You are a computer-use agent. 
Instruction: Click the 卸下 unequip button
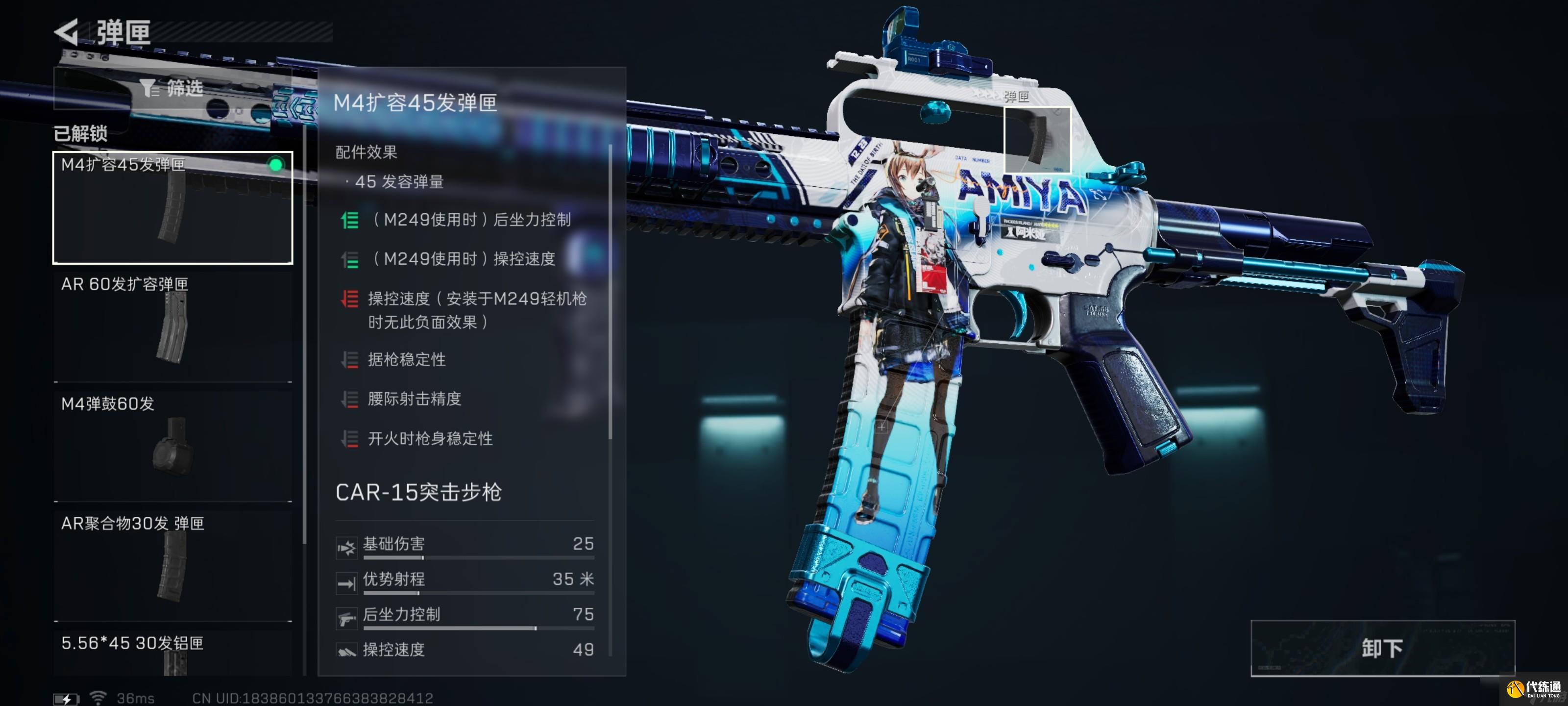pyautogui.click(x=1382, y=648)
